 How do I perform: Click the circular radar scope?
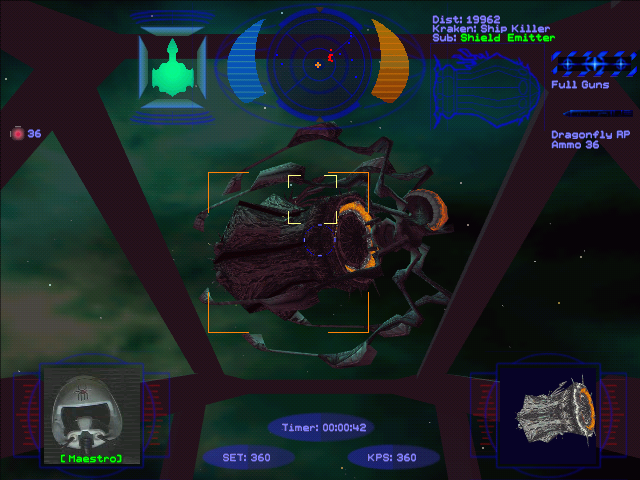[x=316, y=62]
